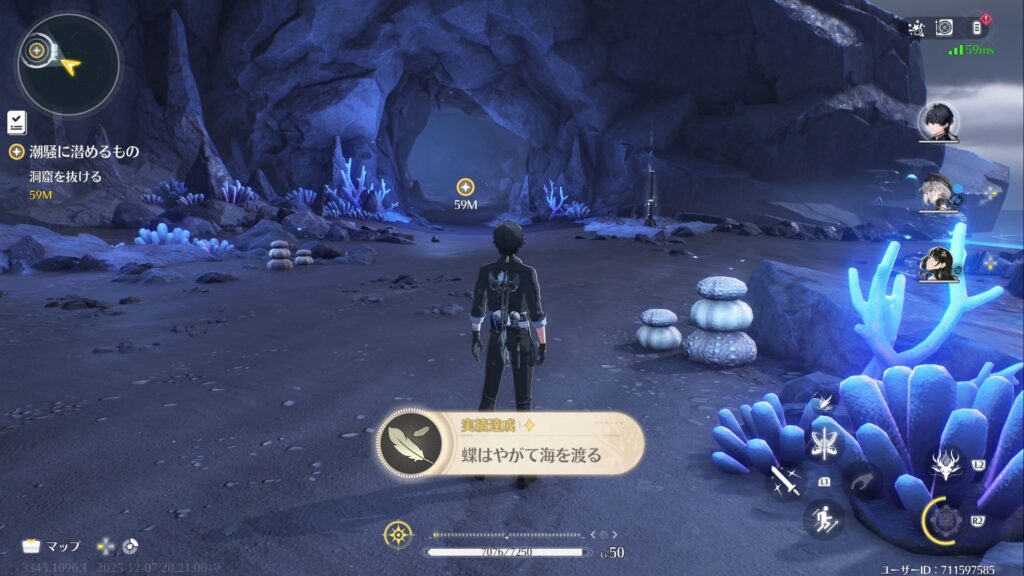This screenshot has width=1024, height=576.
Task: Activate the butterfly sword resonance skill
Action: click(825, 444)
